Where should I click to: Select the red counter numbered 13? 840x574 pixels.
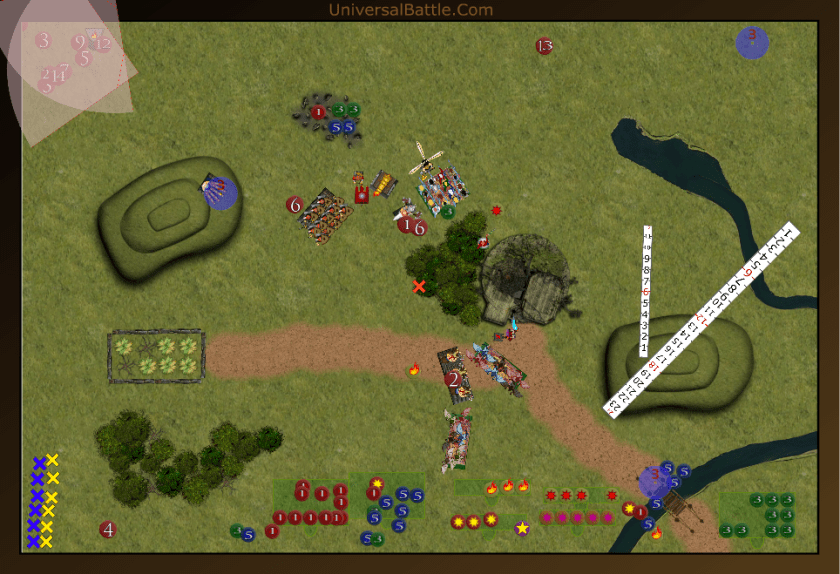click(x=544, y=46)
